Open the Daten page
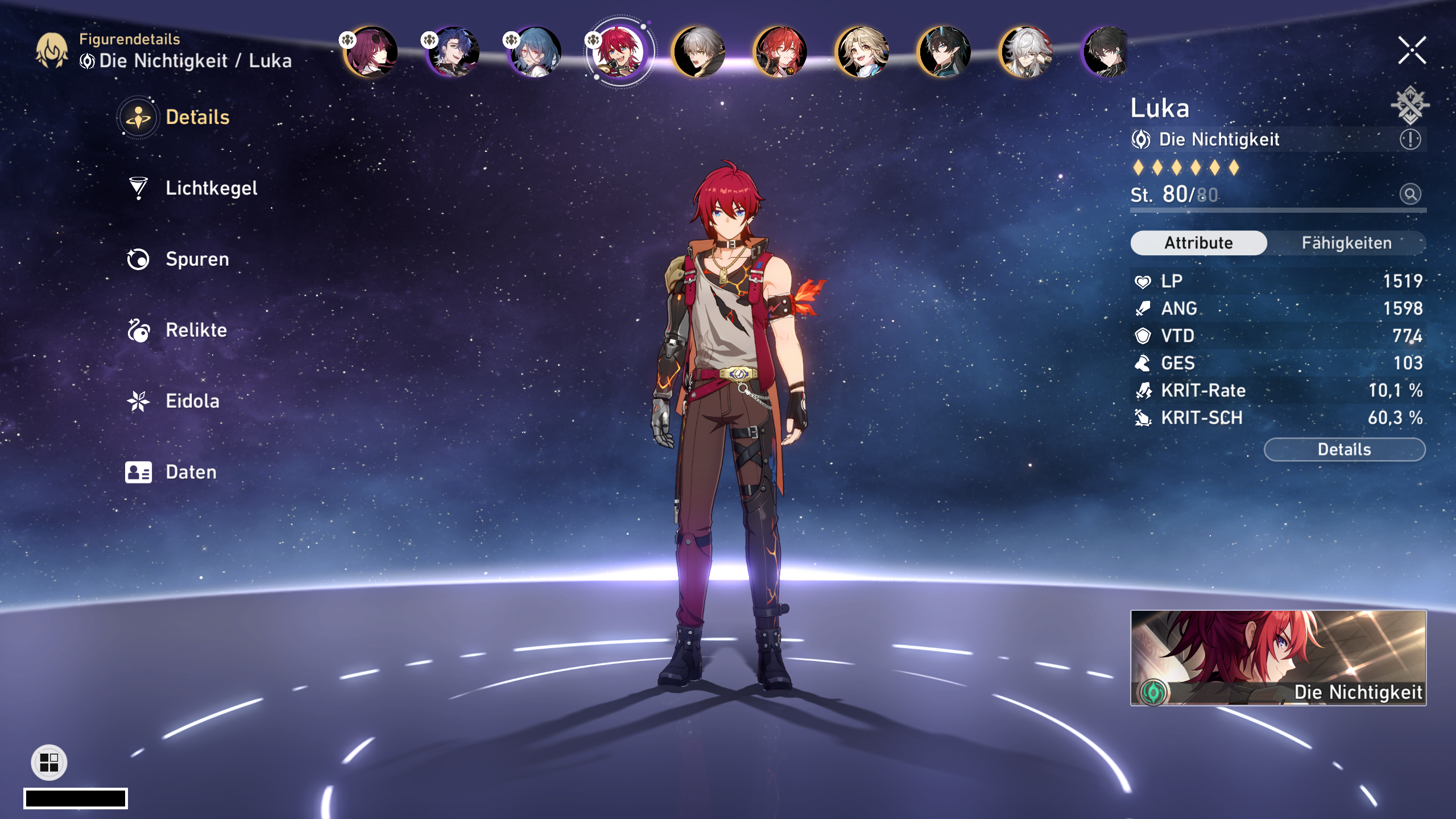The height and width of the screenshot is (819, 1456). tap(191, 472)
